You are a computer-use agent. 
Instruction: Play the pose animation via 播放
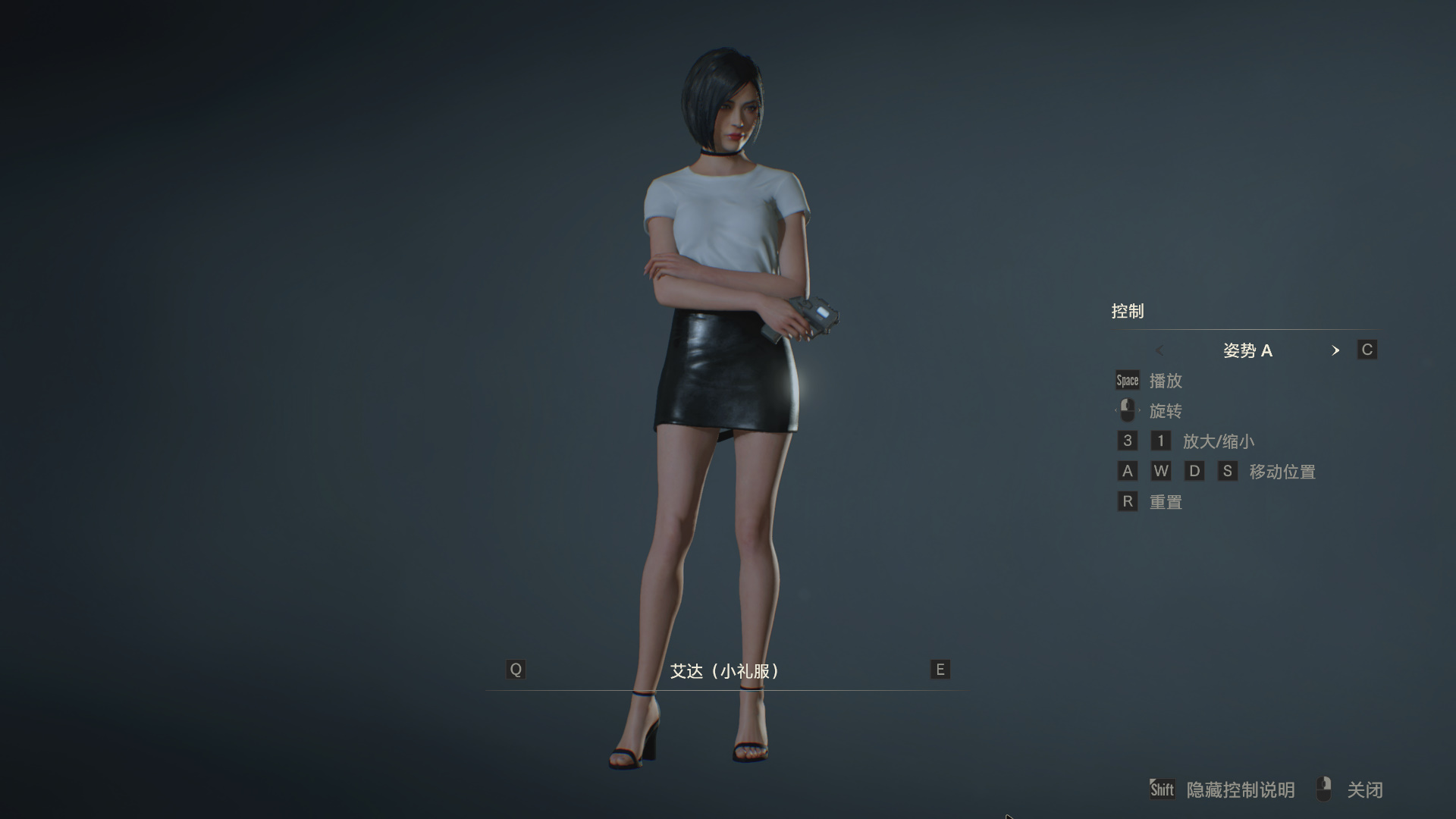(x=1165, y=381)
